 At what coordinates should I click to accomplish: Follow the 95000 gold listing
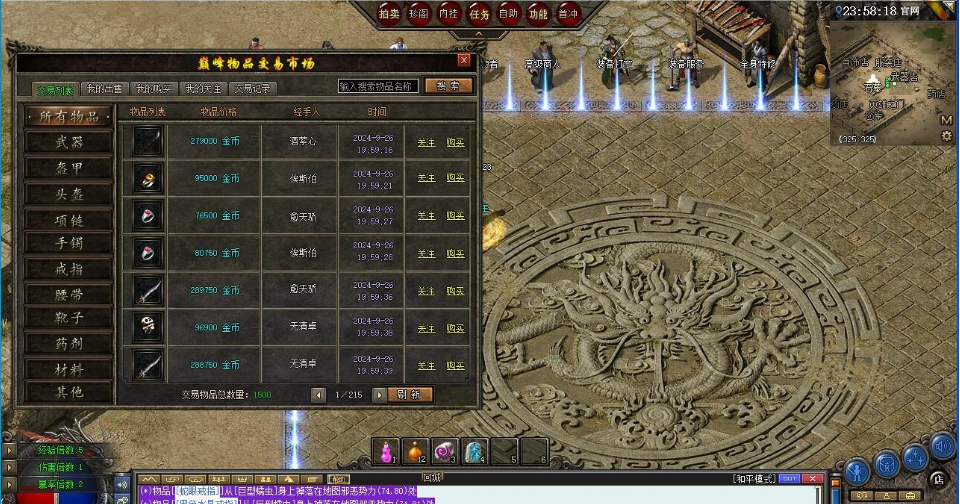point(426,178)
